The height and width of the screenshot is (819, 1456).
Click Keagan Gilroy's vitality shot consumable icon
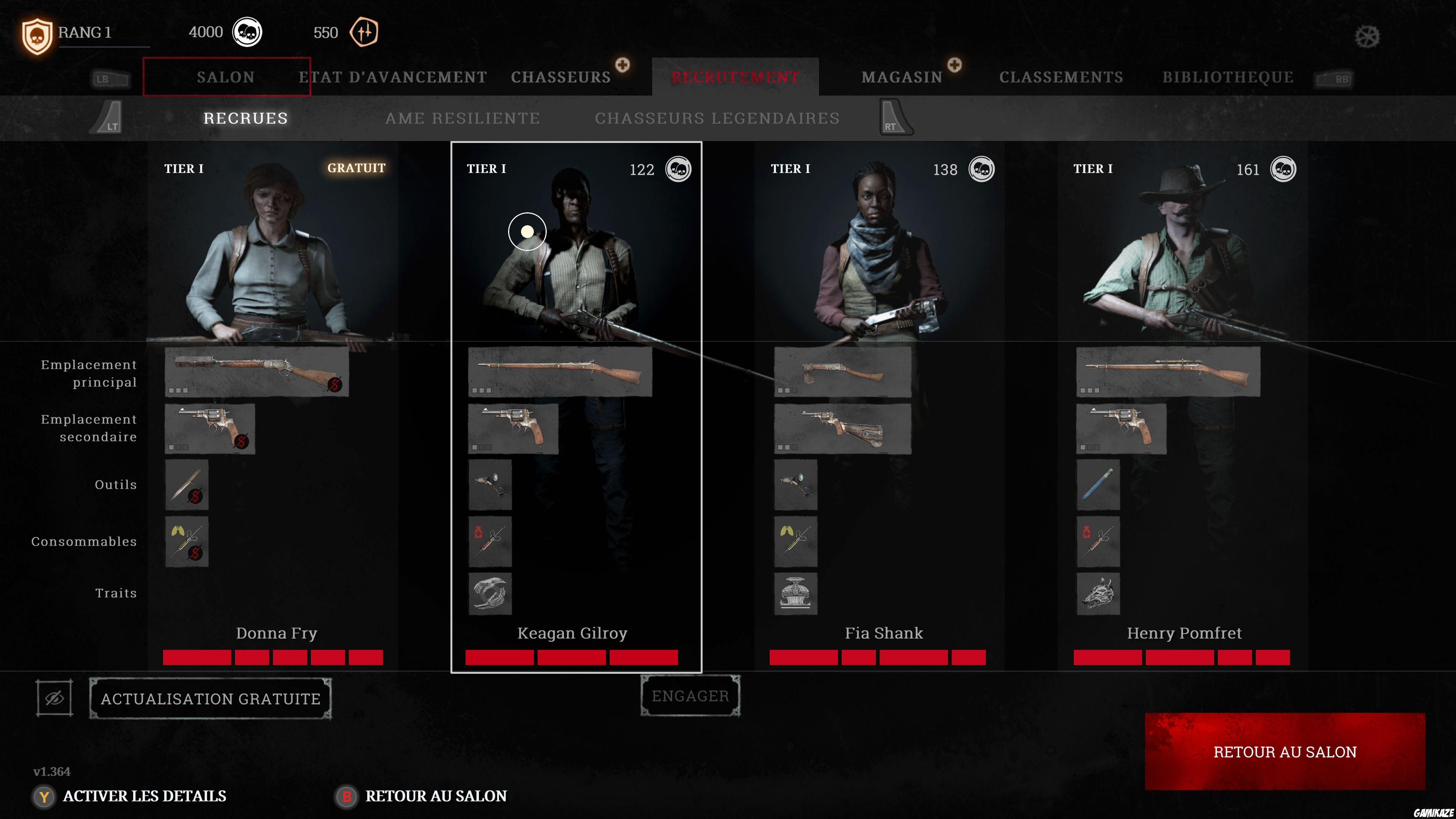coord(490,541)
